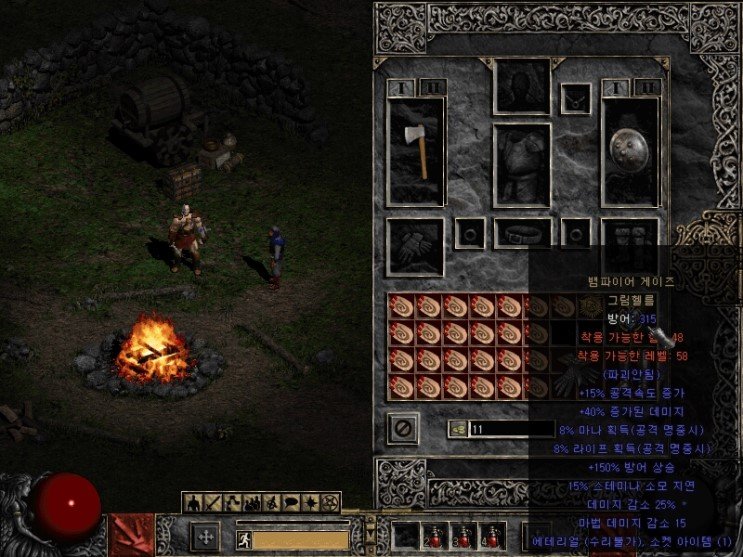Choose weapon set I tab above the shield
Image resolution: width=743 pixels, height=557 pixels.
(615, 87)
